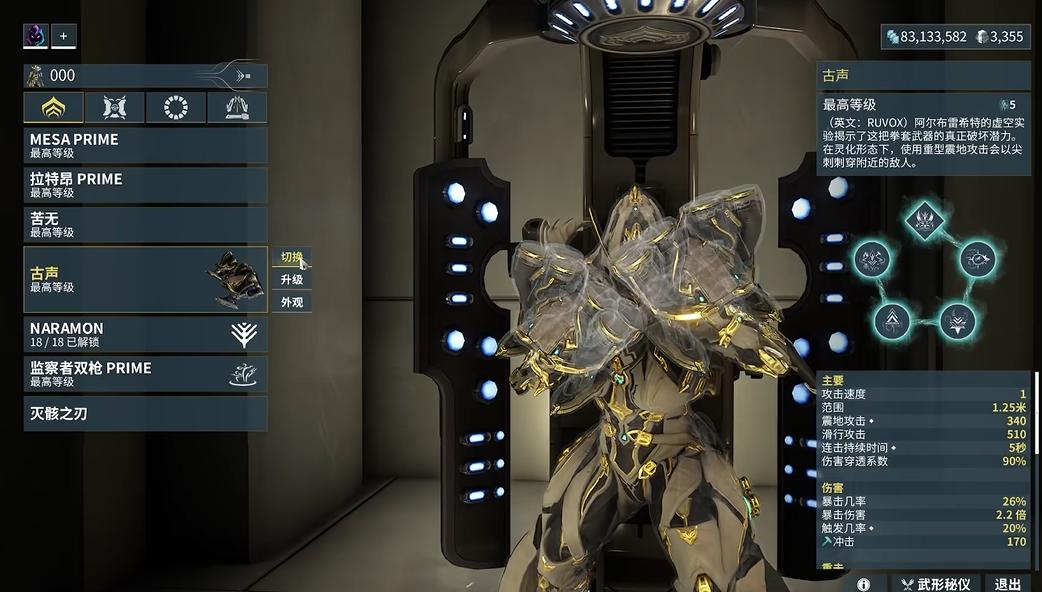Open the 000 loadout selector bar
The image size is (1042, 592).
tap(145, 75)
